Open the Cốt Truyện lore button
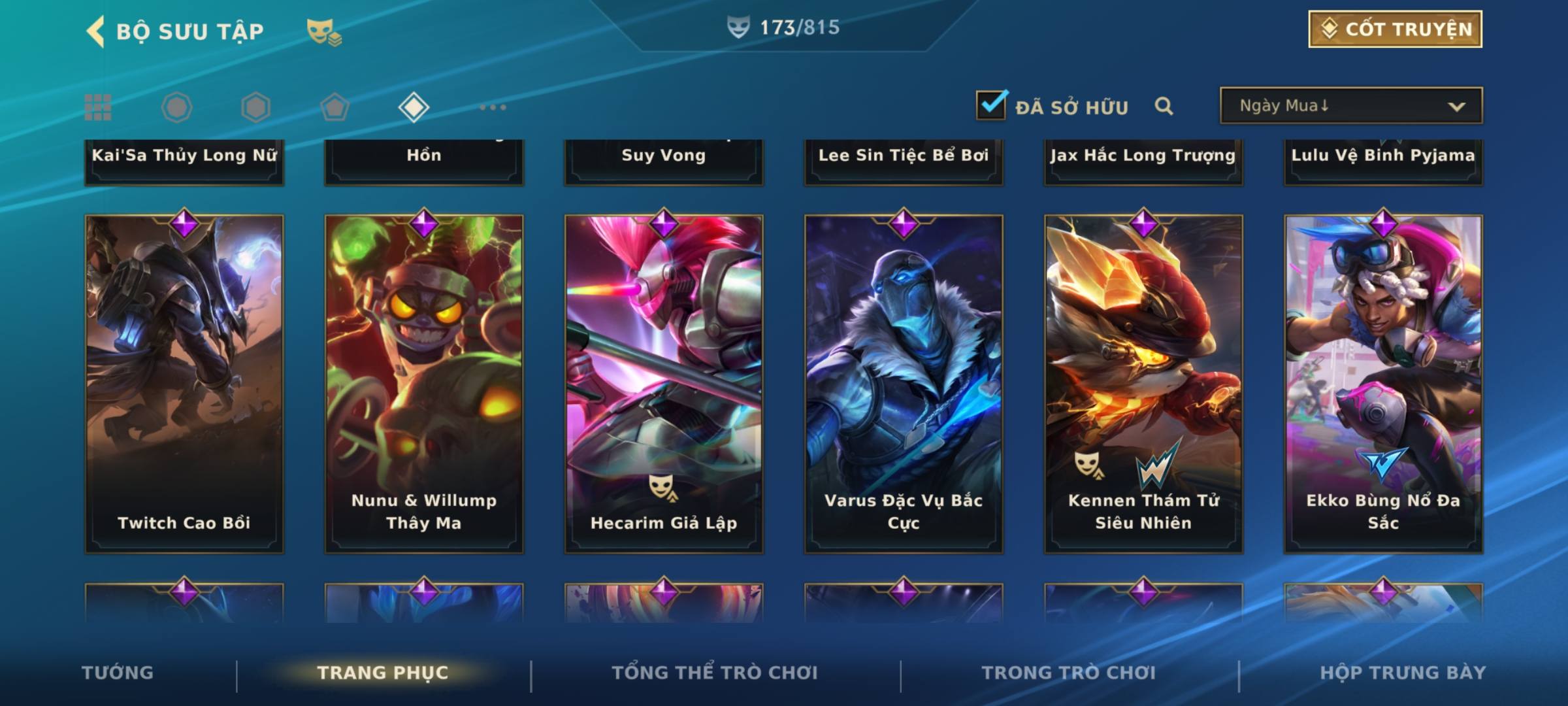Image resolution: width=1568 pixels, height=706 pixels. [x=1394, y=29]
